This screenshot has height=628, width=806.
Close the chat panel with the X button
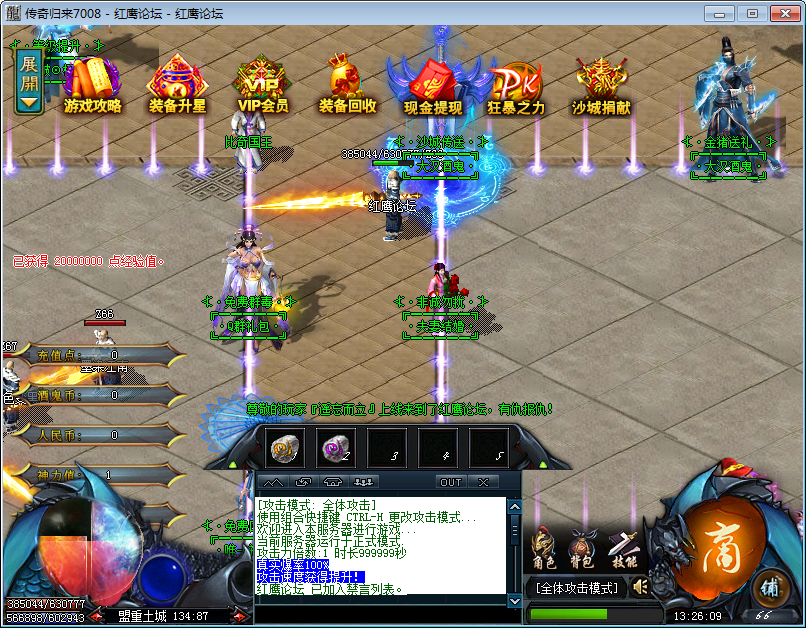click(x=483, y=482)
